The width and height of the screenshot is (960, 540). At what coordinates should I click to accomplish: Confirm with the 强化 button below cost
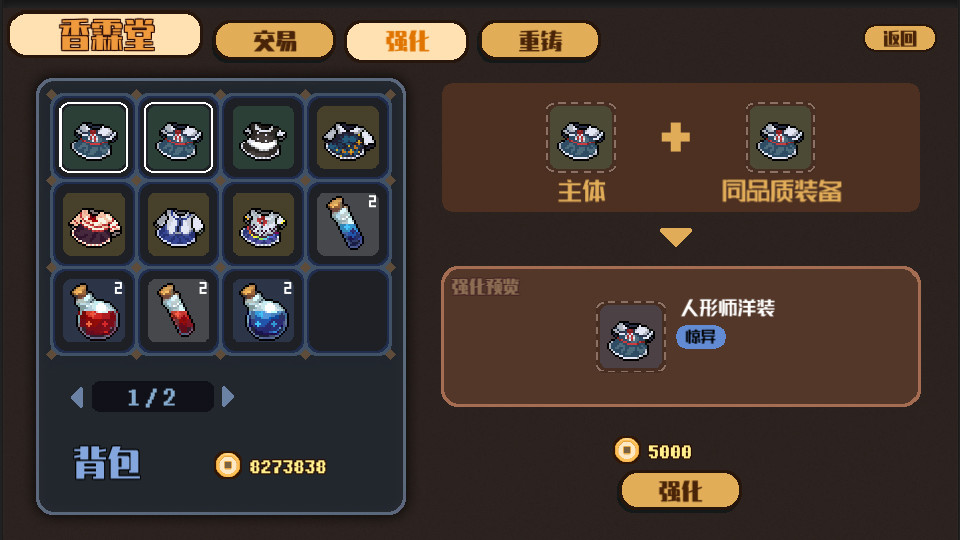click(680, 491)
